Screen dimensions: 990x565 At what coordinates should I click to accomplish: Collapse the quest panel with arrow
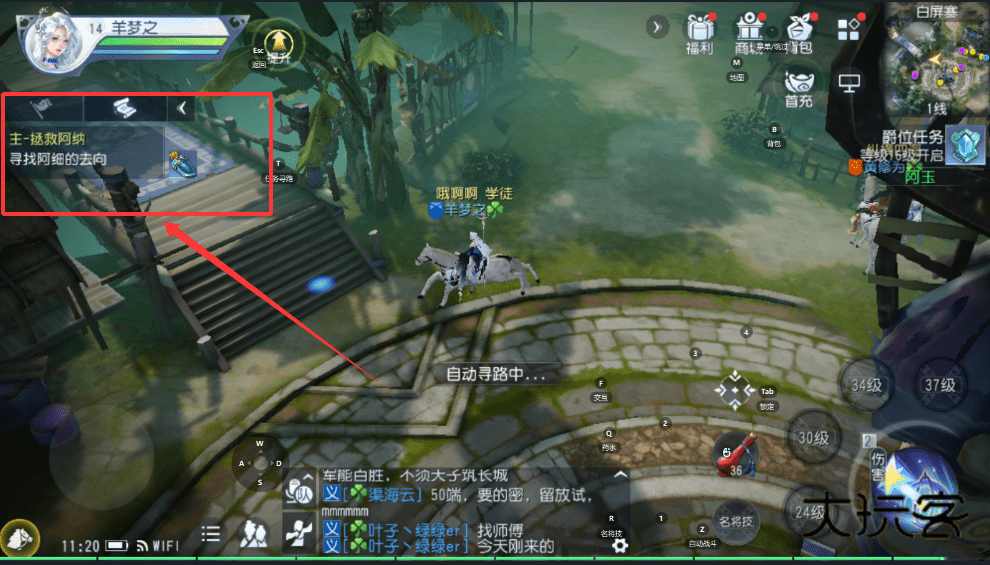(181, 108)
